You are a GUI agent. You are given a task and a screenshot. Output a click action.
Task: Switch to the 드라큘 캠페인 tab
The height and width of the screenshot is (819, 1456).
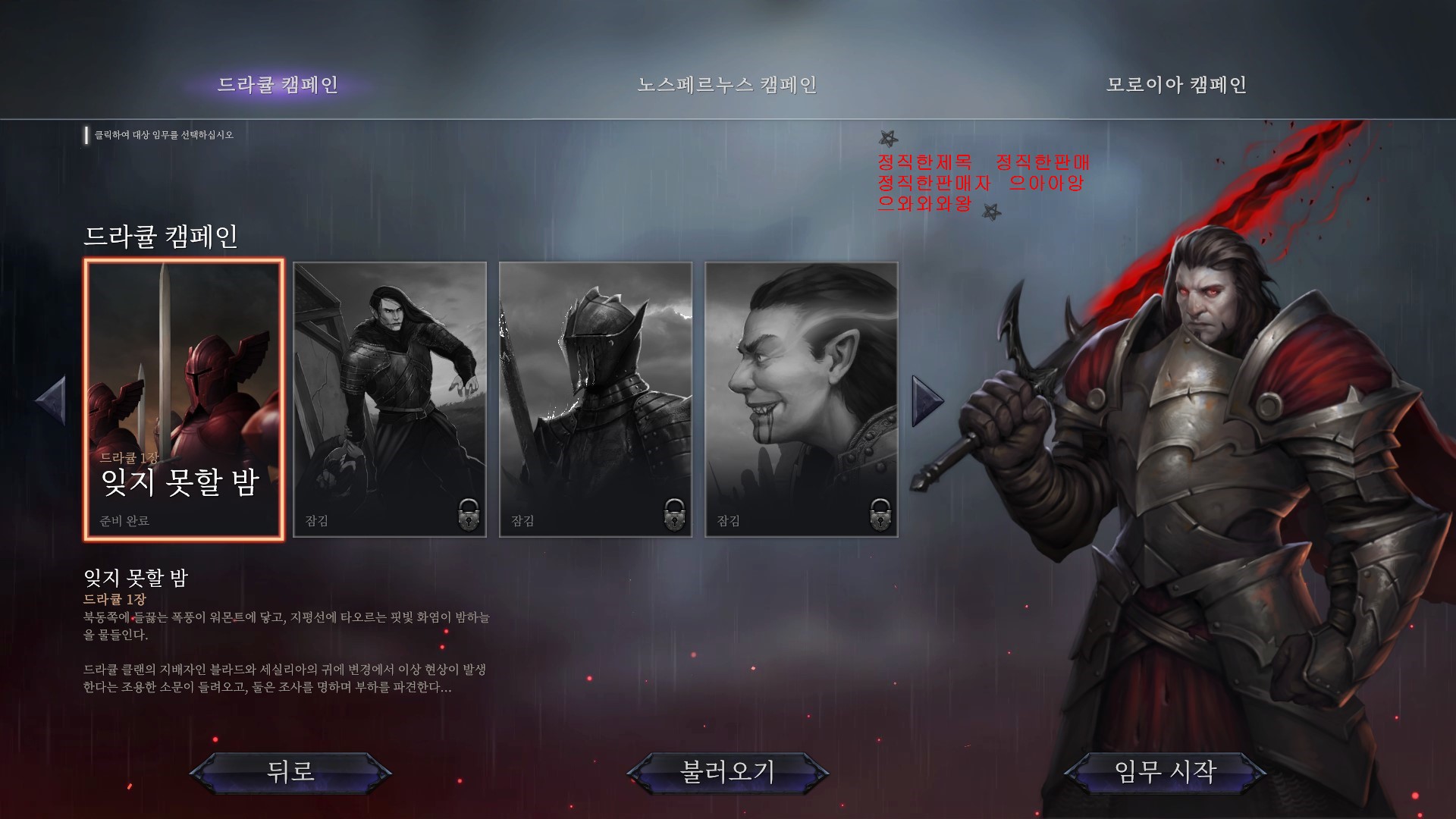point(278,84)
